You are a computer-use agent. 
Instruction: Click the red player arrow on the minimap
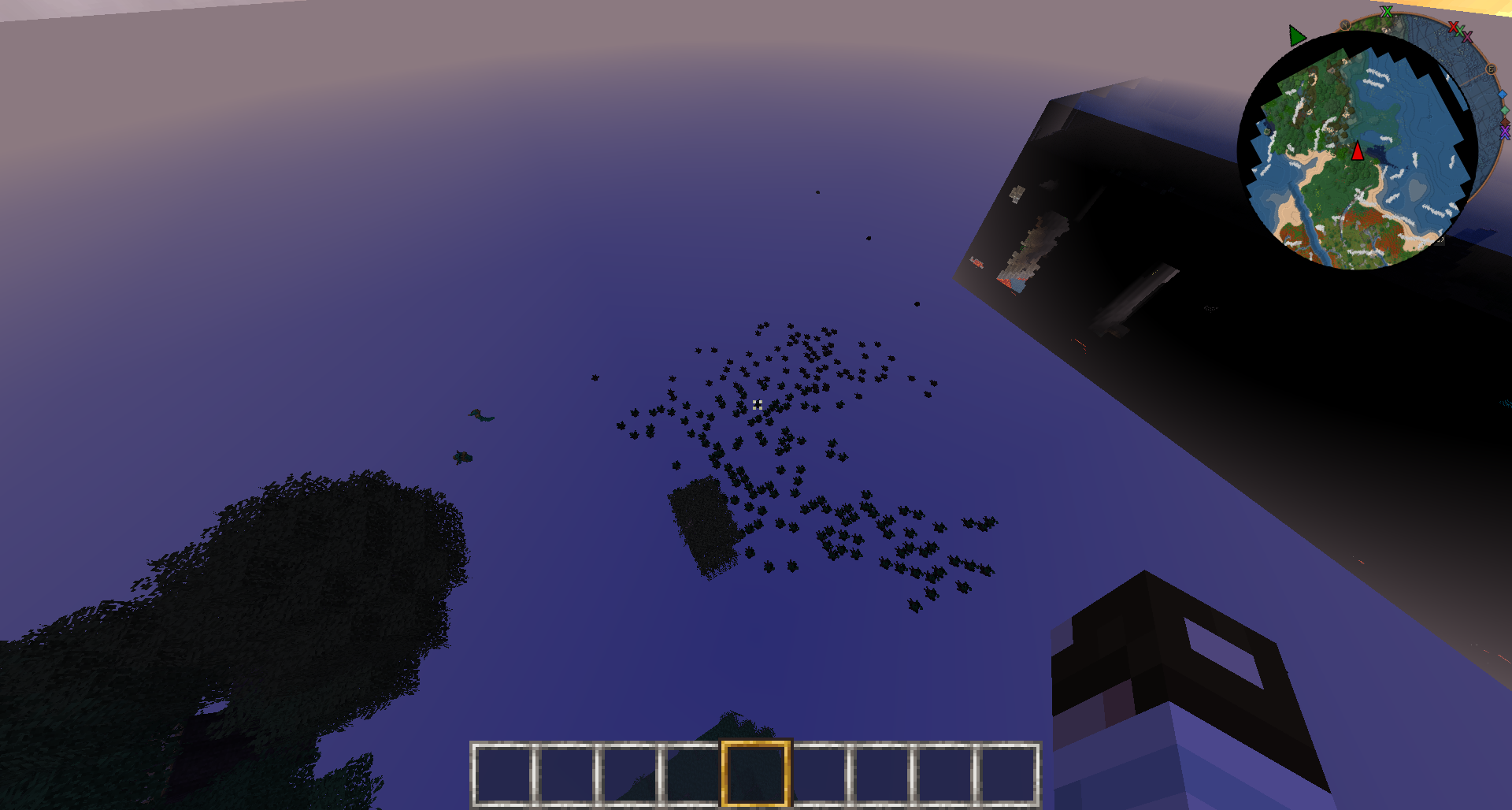tap(1358, 150)
